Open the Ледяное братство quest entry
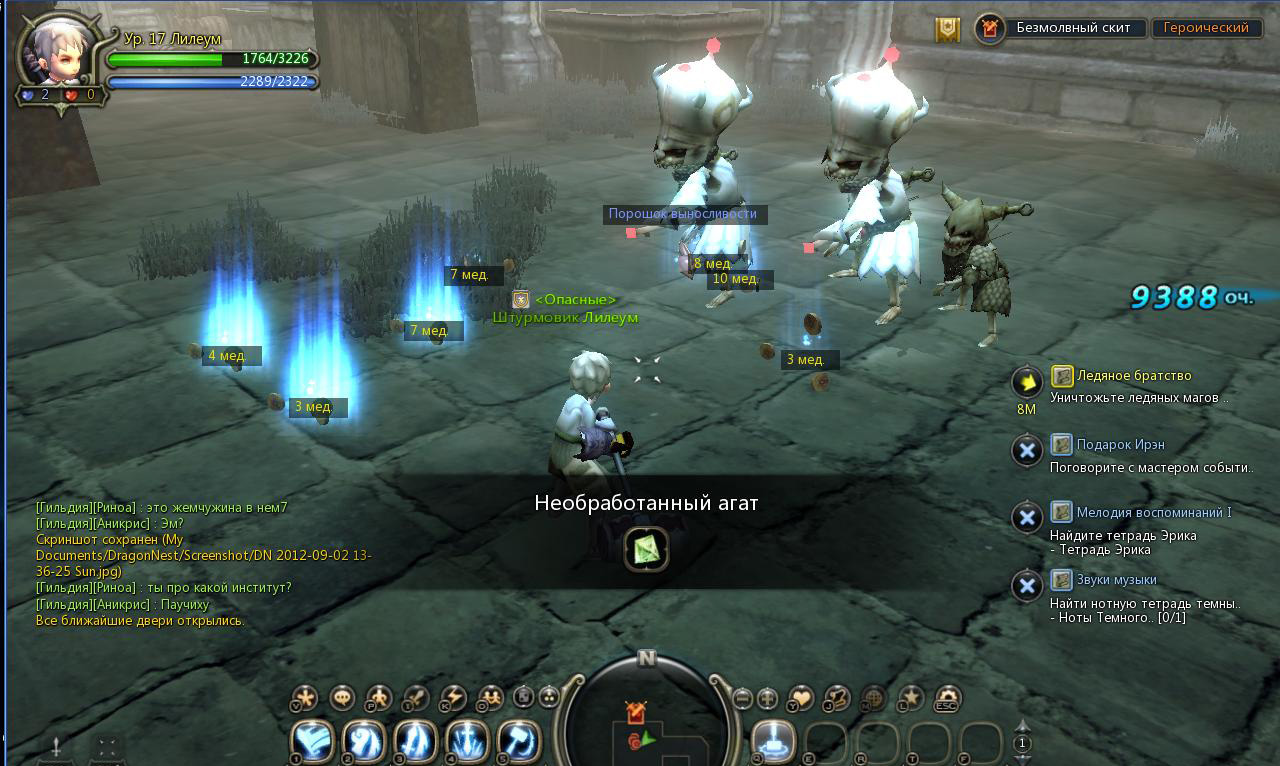 coord(1134,376)
